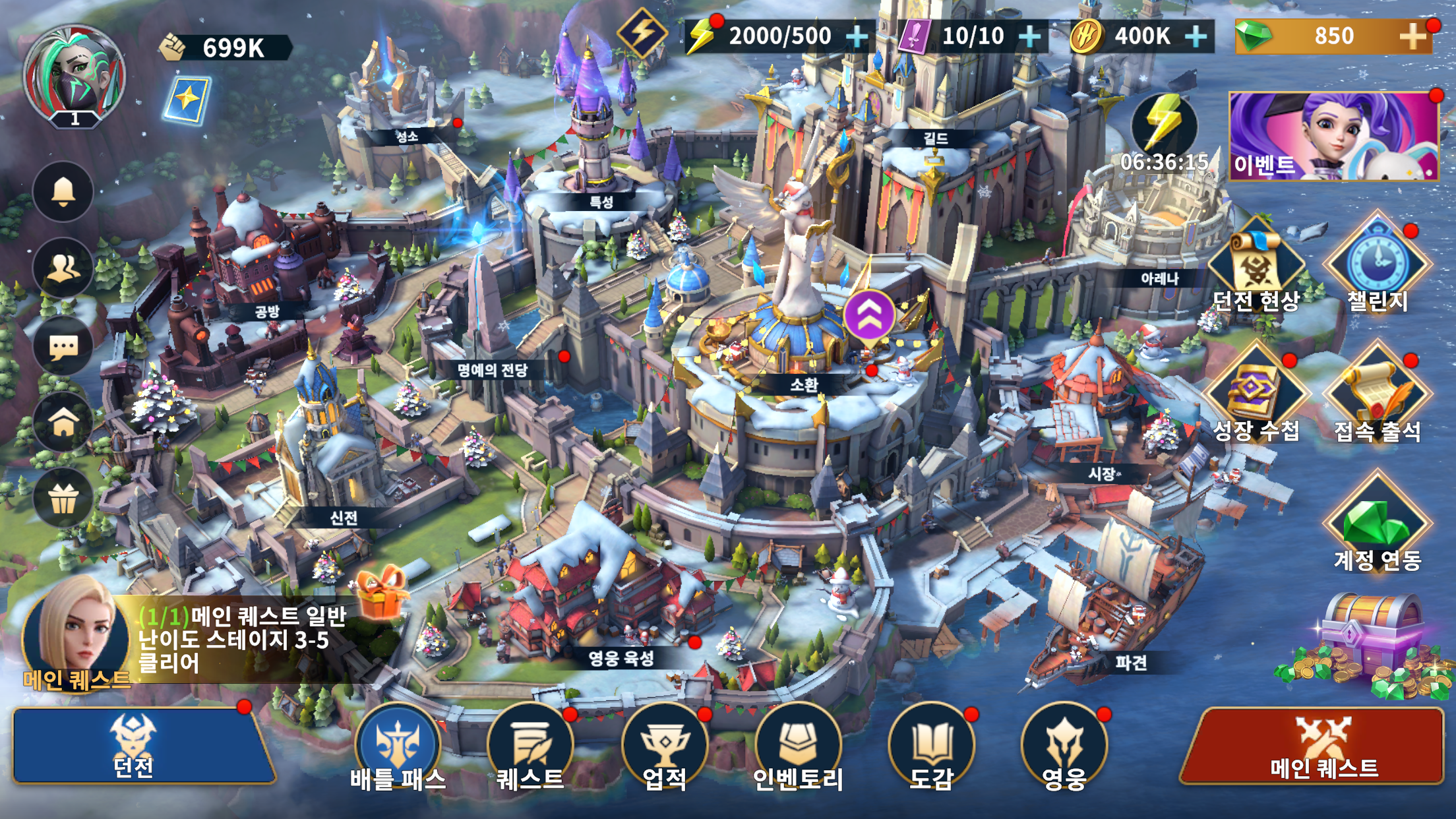Open the 던전 dungeon button
The width and height of the screenshot is (1456, 819).
[x=142, y=746]
